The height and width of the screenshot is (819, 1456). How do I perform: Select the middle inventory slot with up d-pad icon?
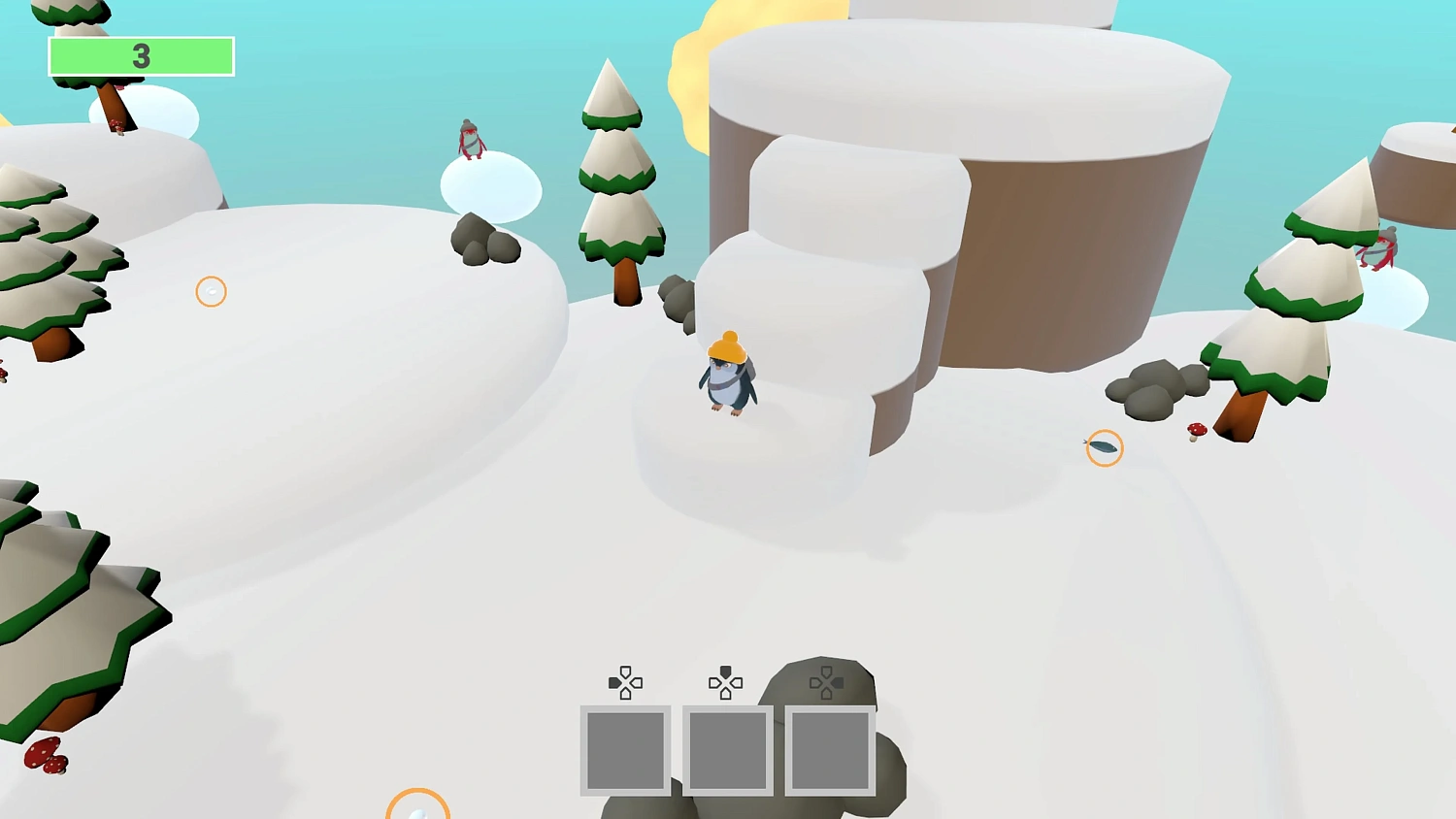728,750
